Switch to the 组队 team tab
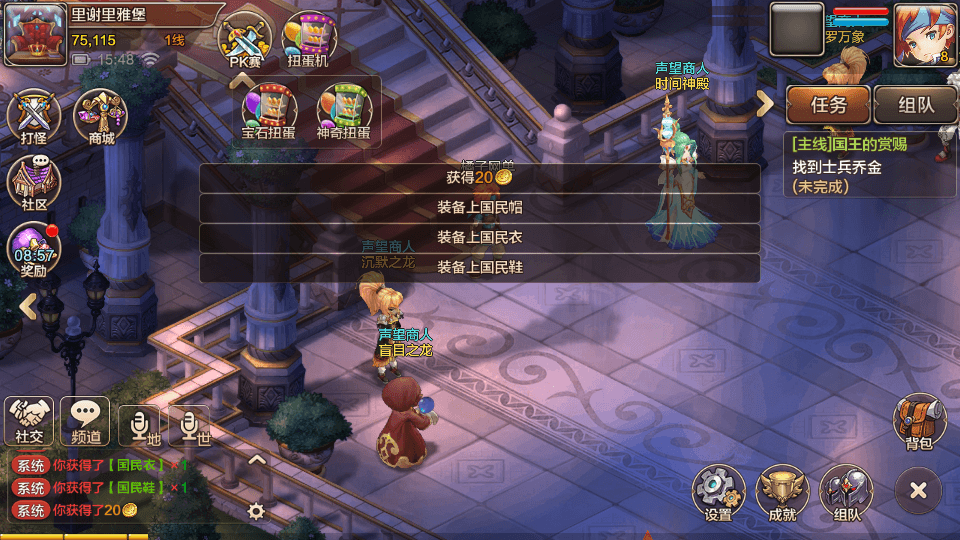The height and width of the screenshot is (540, 960). click(x=915, y=104)
